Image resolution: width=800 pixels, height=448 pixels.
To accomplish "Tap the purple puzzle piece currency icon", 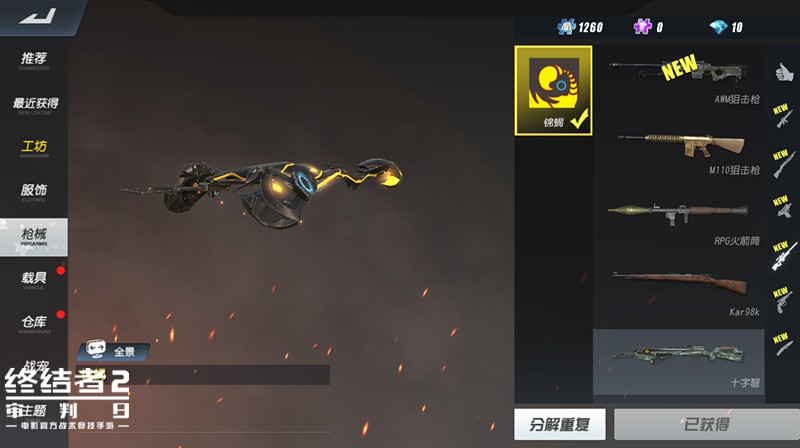I will pos(641,27).
